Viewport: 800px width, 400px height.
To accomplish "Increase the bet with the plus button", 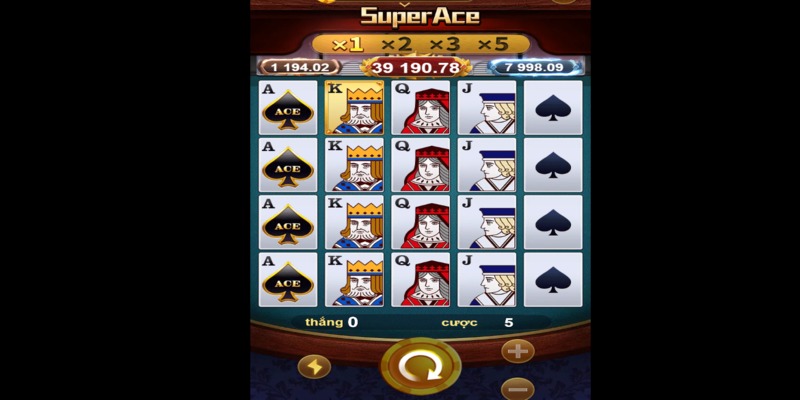I will pyautogui.click(x=517, y=351).
